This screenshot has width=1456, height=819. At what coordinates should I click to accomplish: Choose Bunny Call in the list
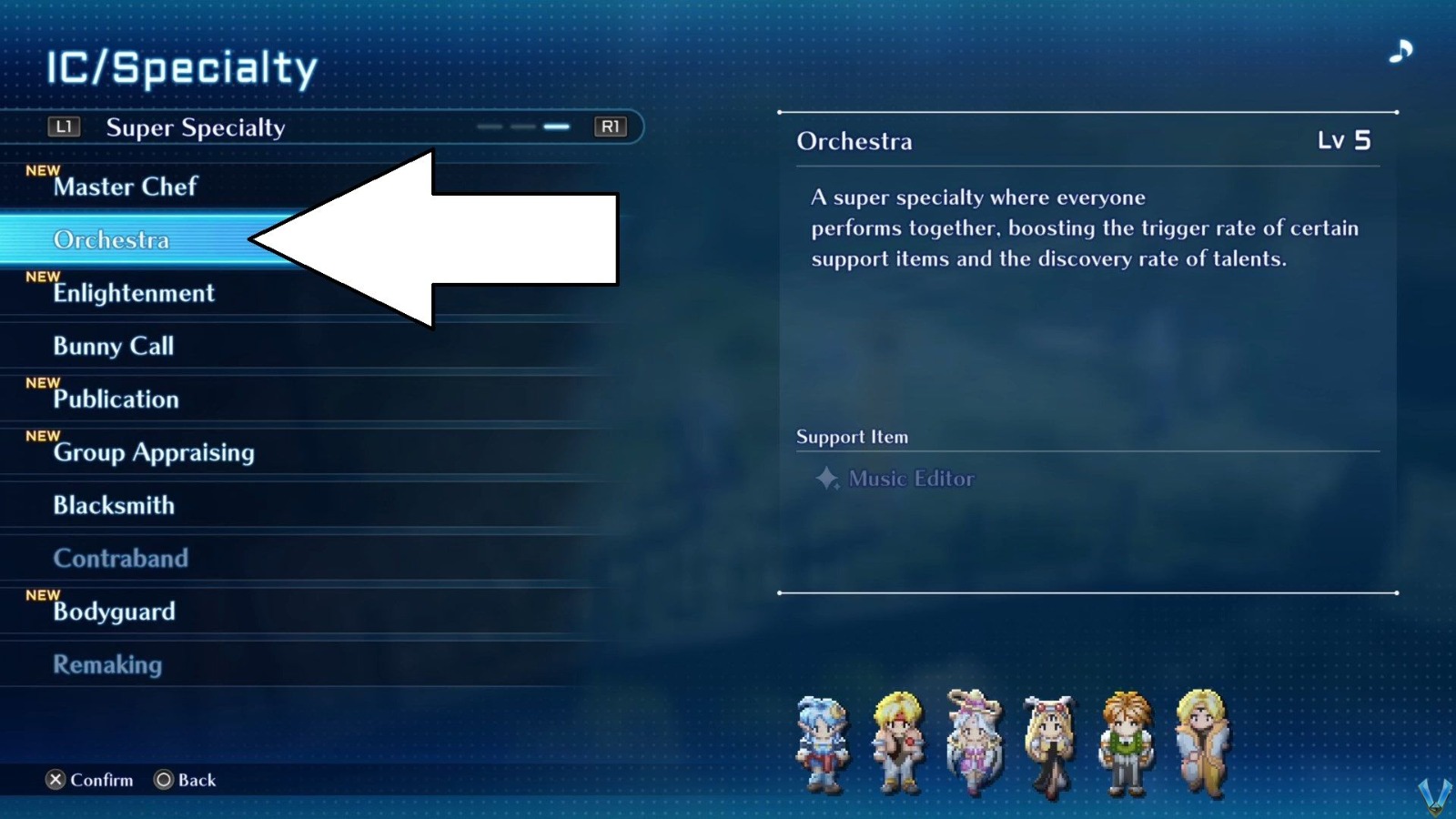pos(113,346)
